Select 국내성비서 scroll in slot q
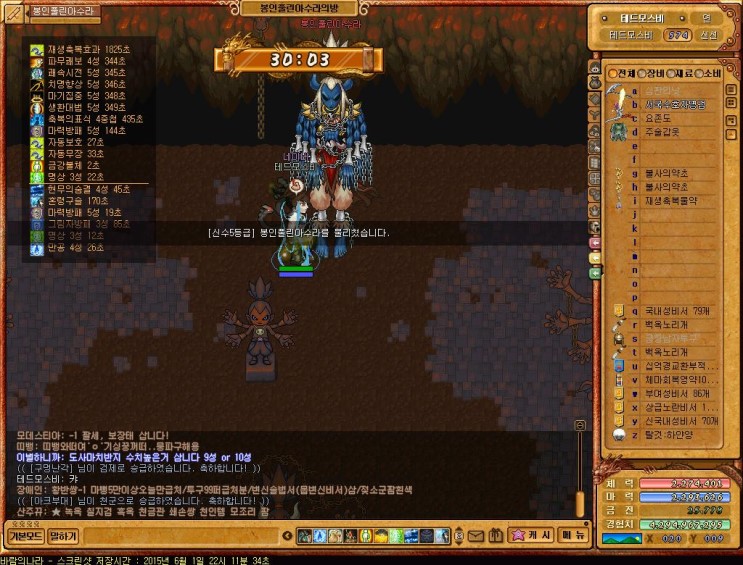The image size is (743, 565). click(668, 311)
